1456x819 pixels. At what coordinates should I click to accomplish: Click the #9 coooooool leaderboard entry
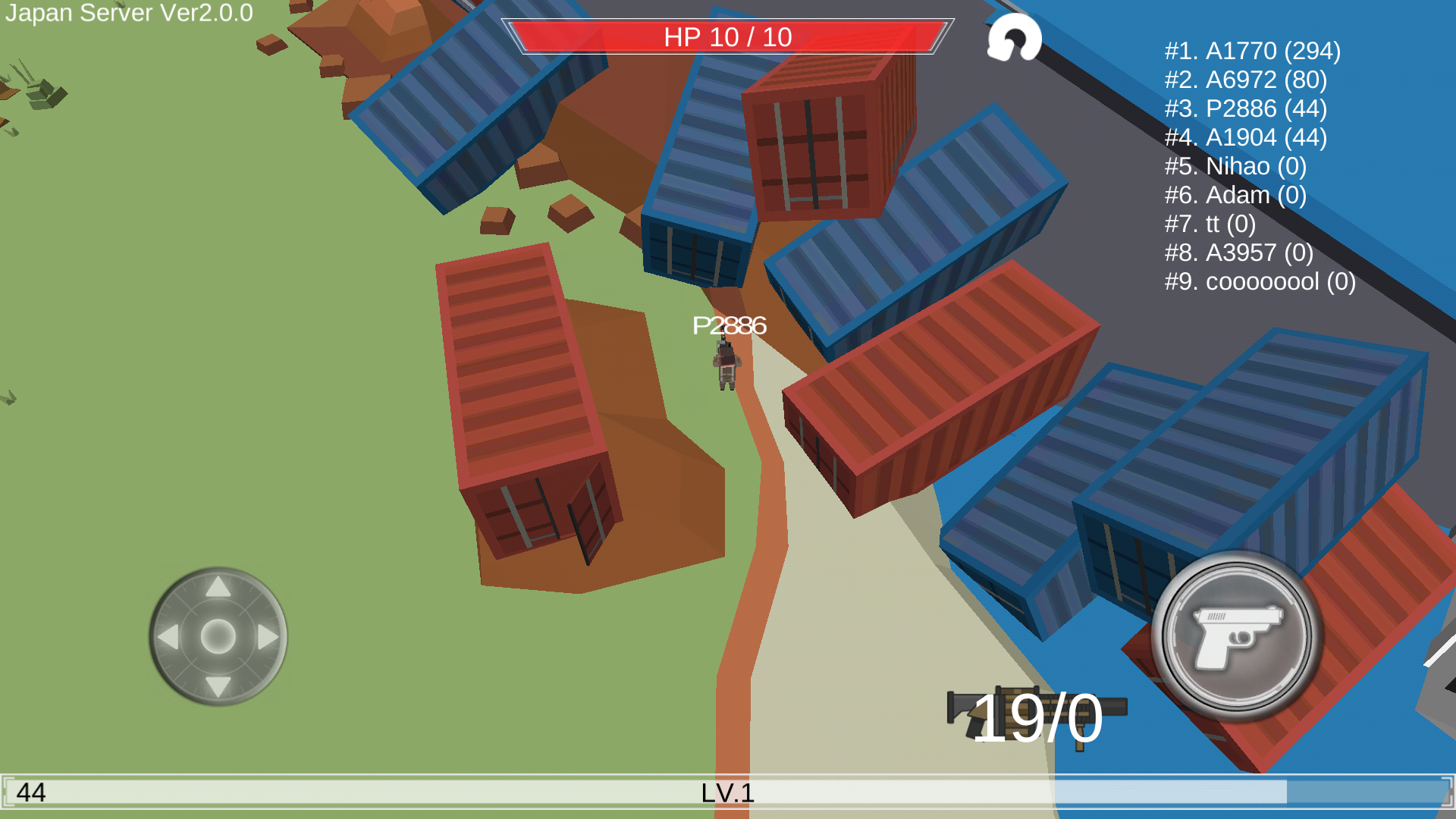[1260, 282]
